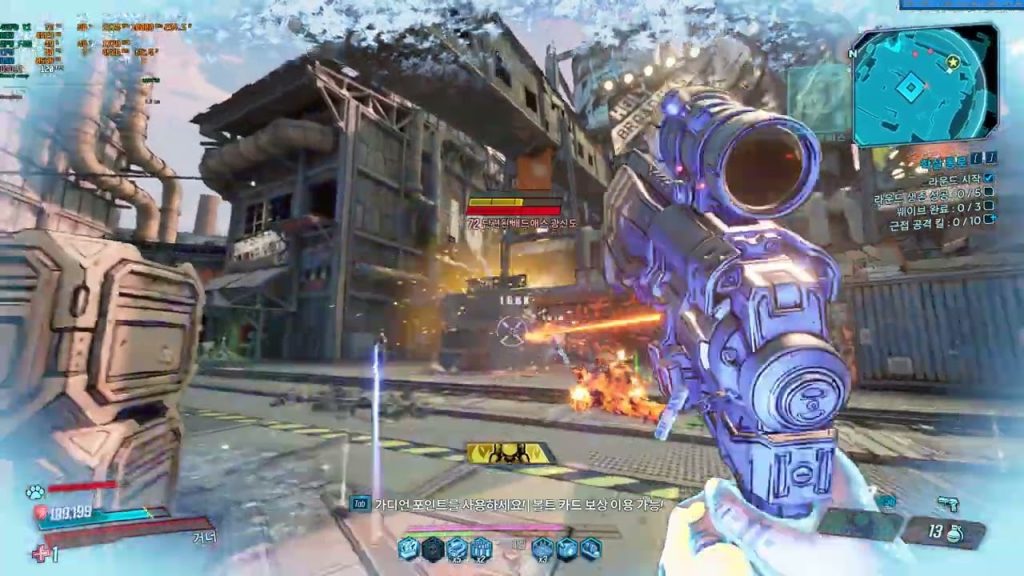This screenshot has width=1024, height=576.
Task: Click the red cross health kit icon
Action: [40, 553]
